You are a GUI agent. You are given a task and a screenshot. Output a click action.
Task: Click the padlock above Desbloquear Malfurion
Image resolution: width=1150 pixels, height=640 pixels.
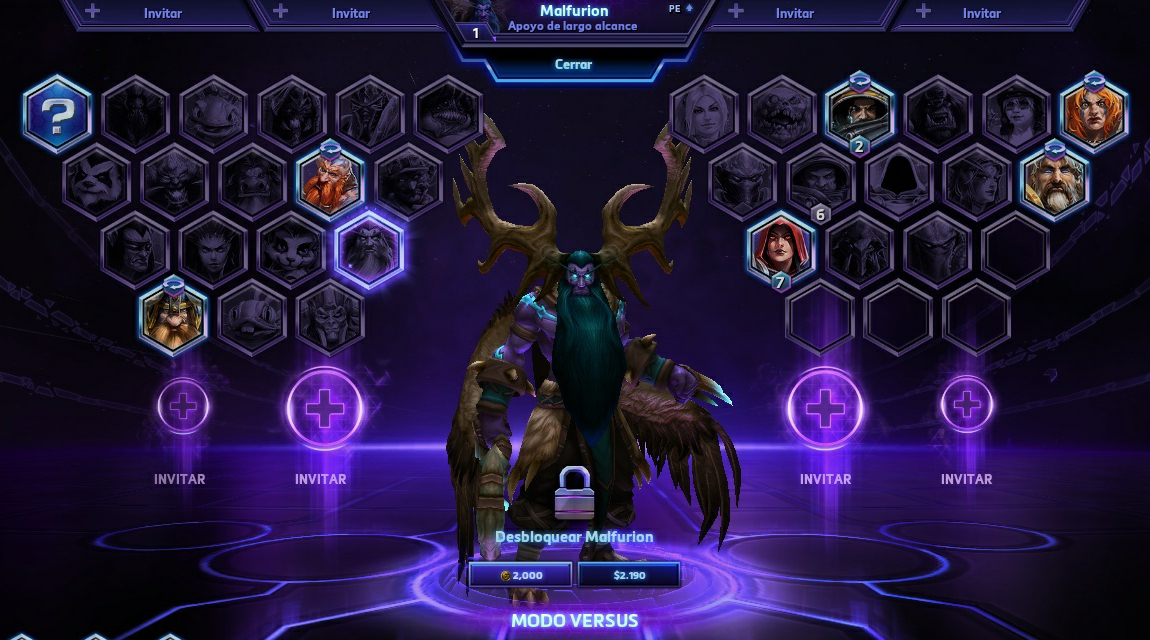coord(574,493)
